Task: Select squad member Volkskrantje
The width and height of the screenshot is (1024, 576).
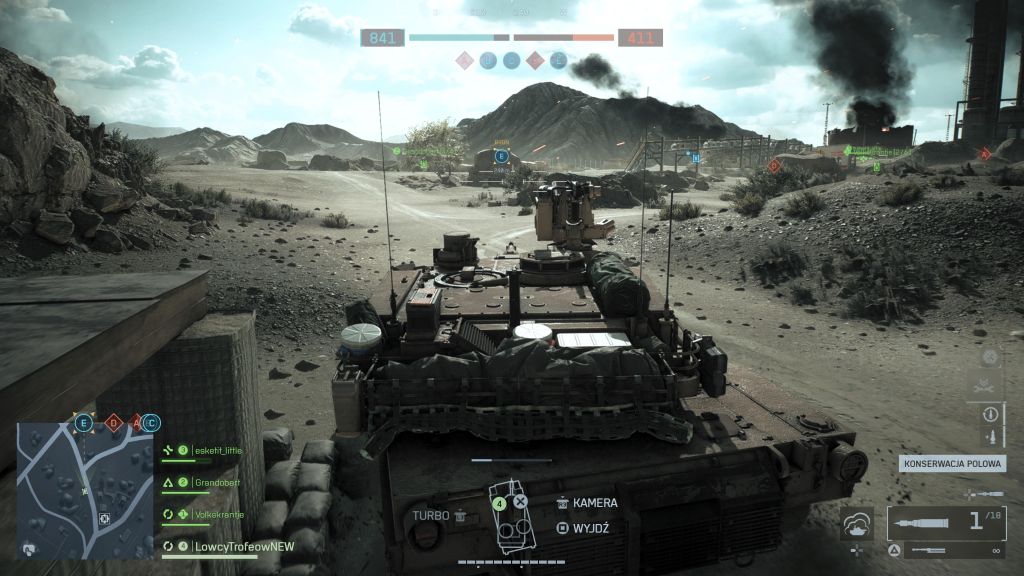Action: click(220, 515)
